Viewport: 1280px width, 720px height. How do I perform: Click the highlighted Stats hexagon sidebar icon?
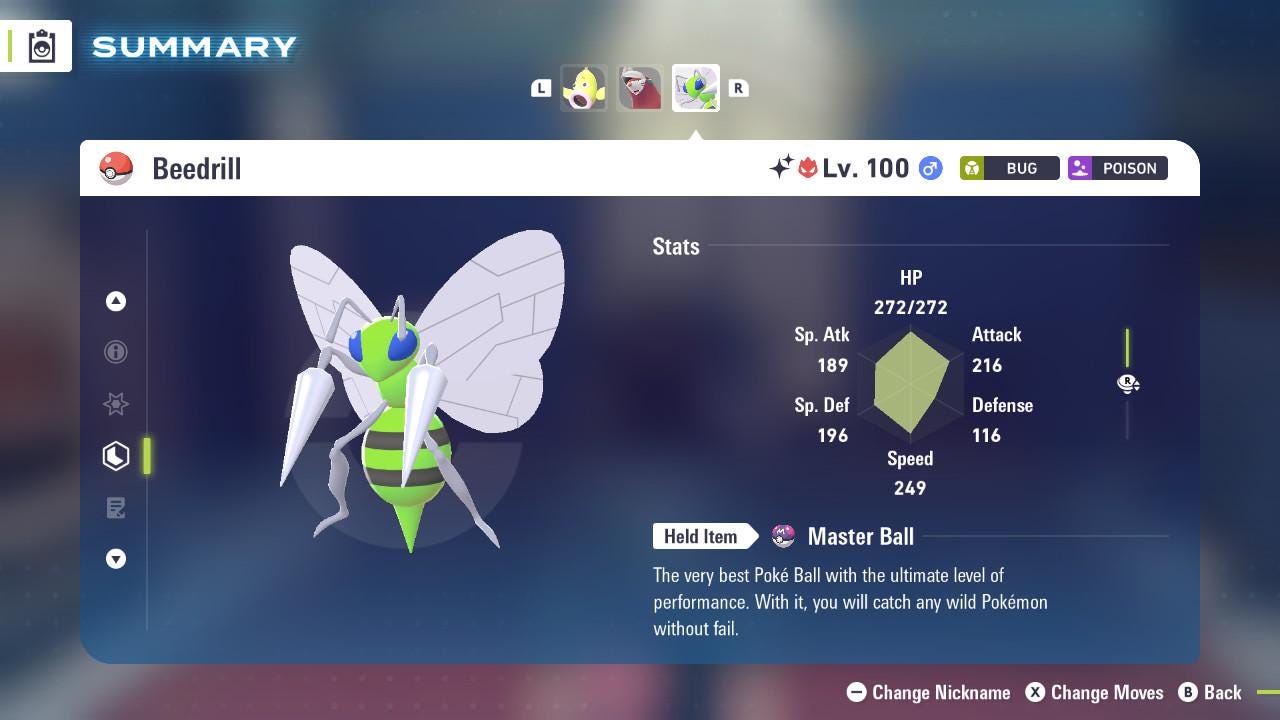click(x=116, y=456)
